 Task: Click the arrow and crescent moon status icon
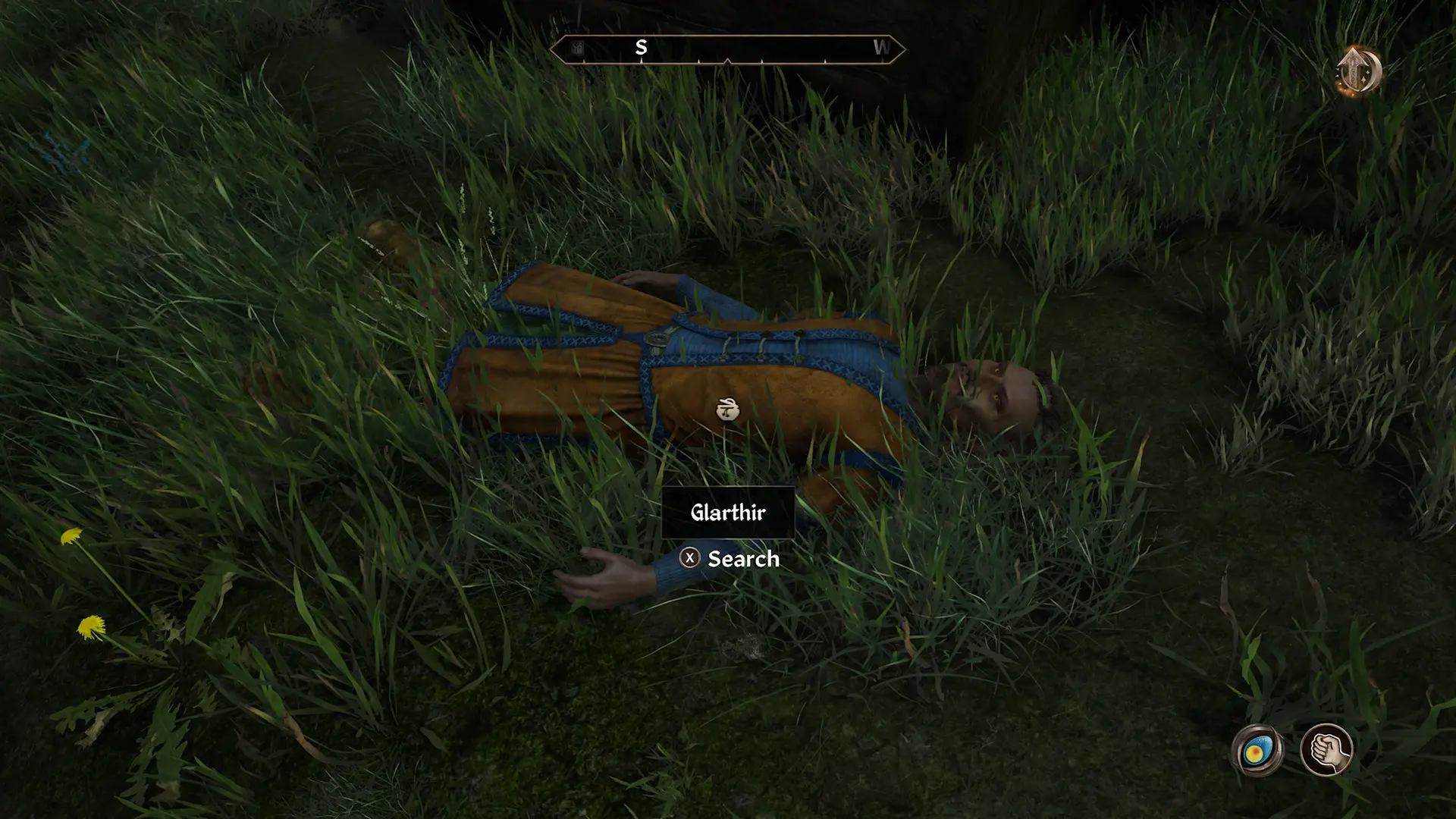point(1358,71)
